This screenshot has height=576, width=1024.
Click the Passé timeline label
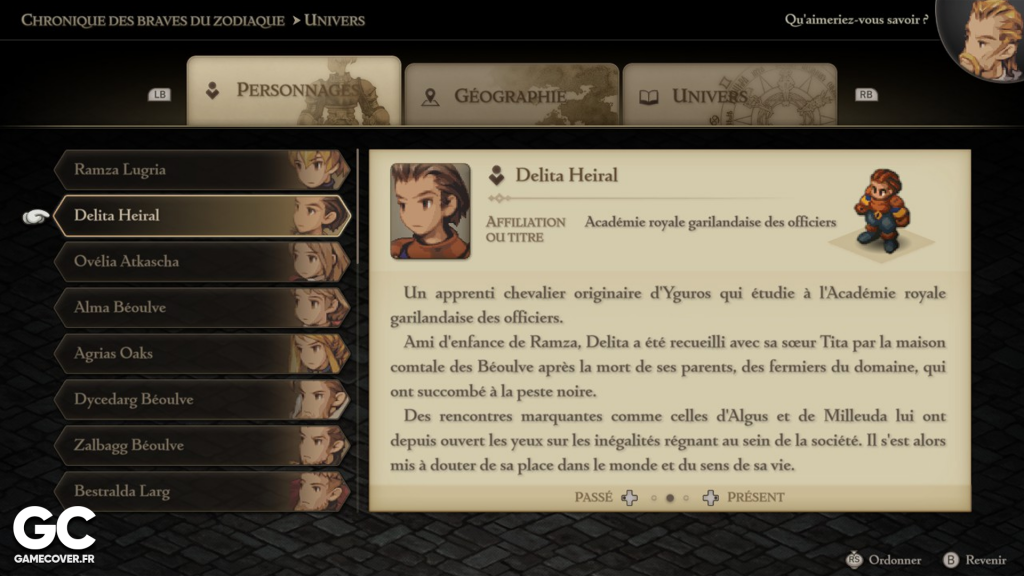click(x=594, y=497)
